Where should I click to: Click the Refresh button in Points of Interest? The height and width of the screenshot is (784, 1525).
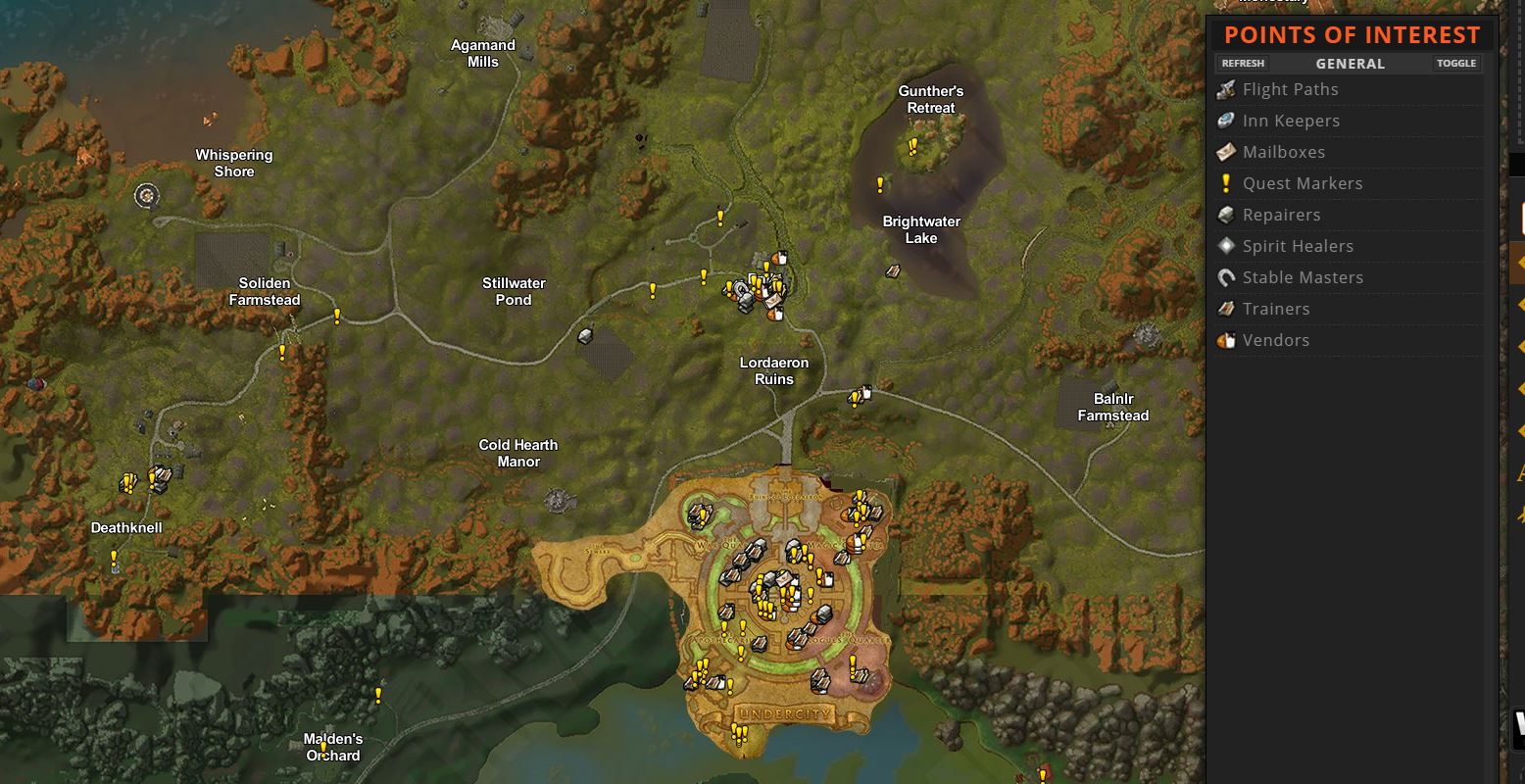[1243, 64]
